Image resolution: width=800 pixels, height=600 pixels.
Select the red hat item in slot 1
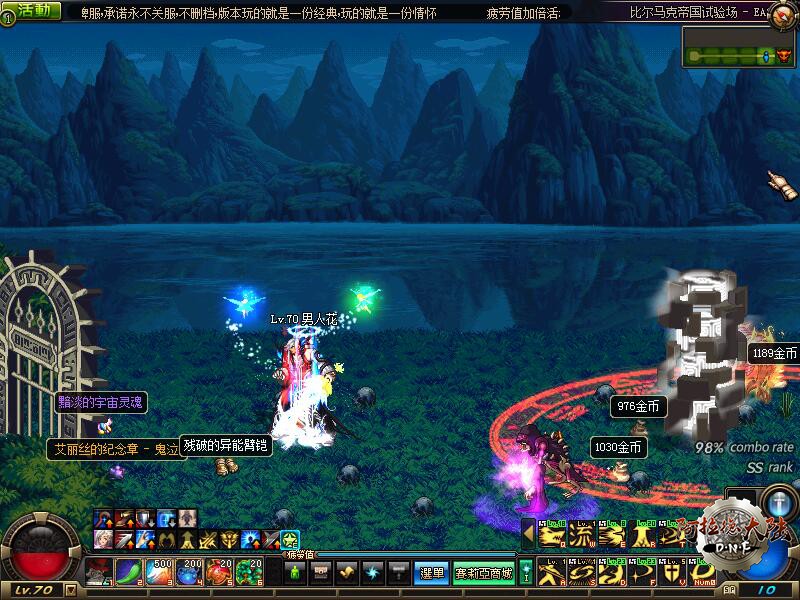tap(99, 572)
